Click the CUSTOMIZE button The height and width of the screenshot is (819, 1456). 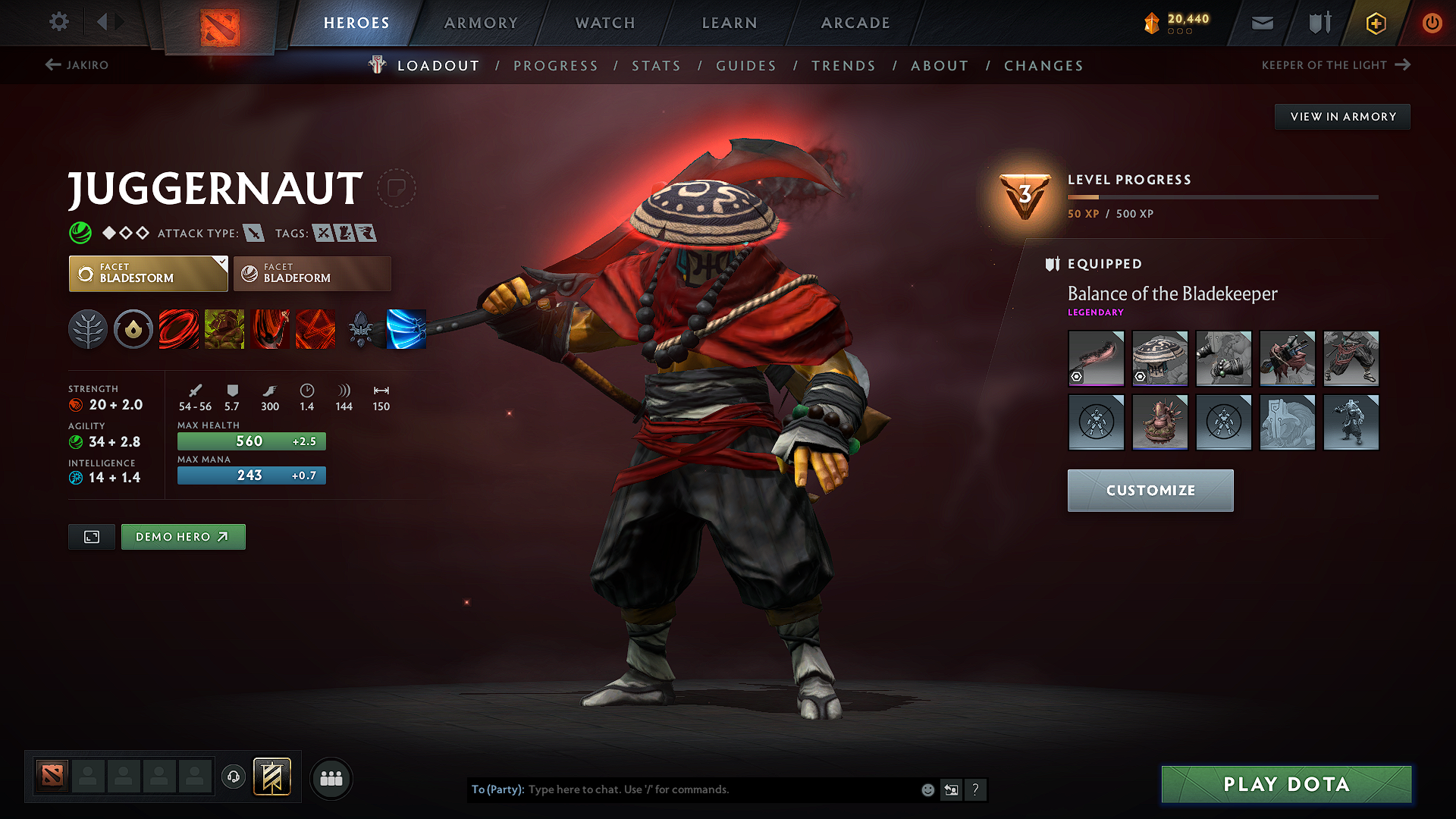click(1150, 491)
